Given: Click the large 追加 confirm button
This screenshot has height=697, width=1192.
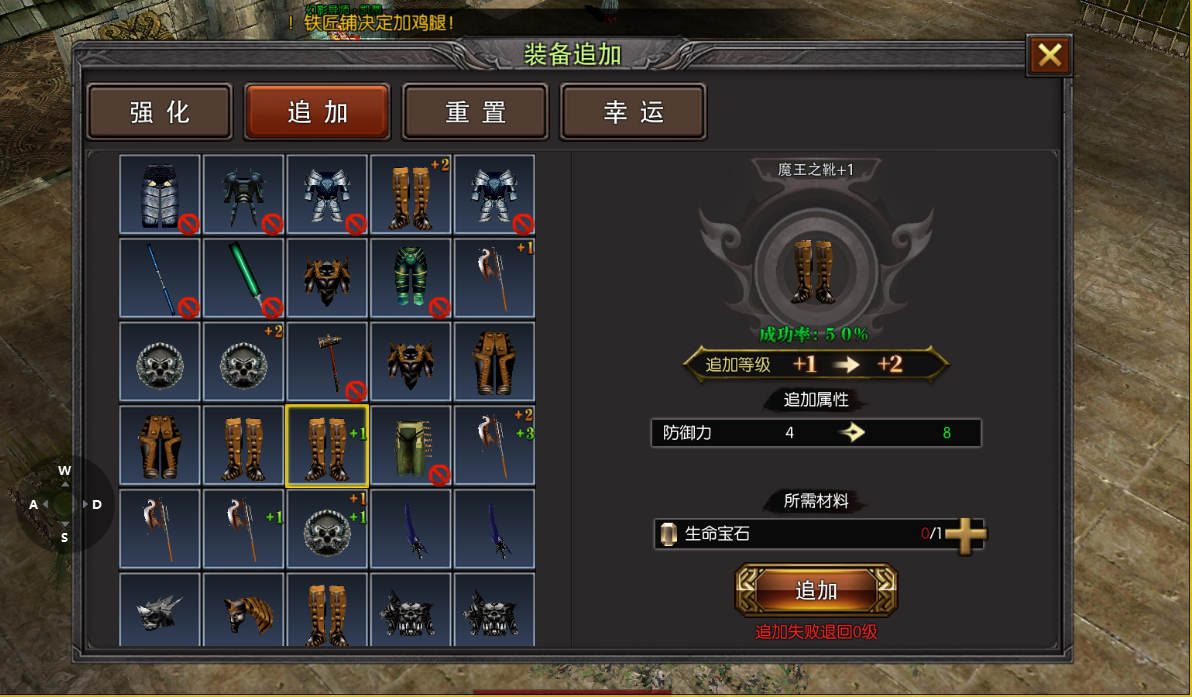Looking at the screenshot, I should pyautogui.click(x=816, y=590).
